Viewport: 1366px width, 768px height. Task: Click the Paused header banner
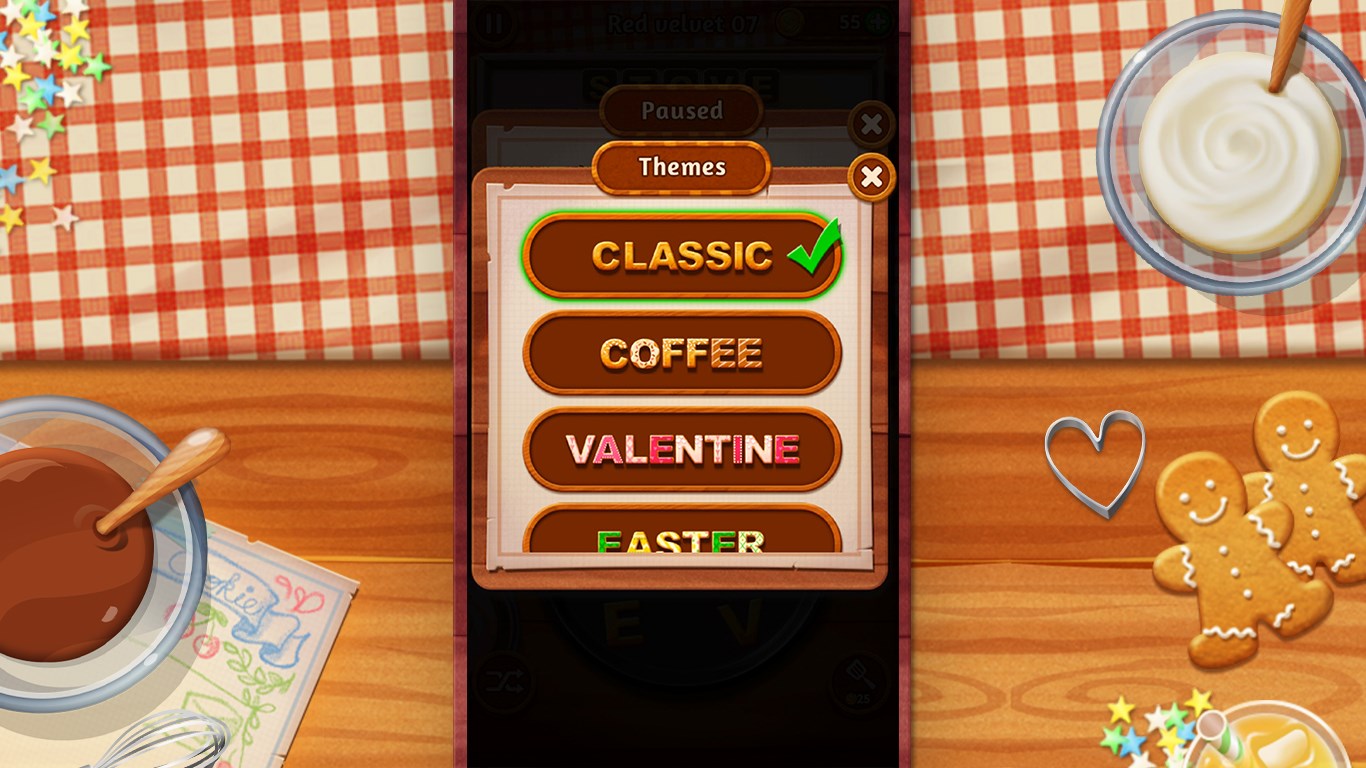pos(681,110)
